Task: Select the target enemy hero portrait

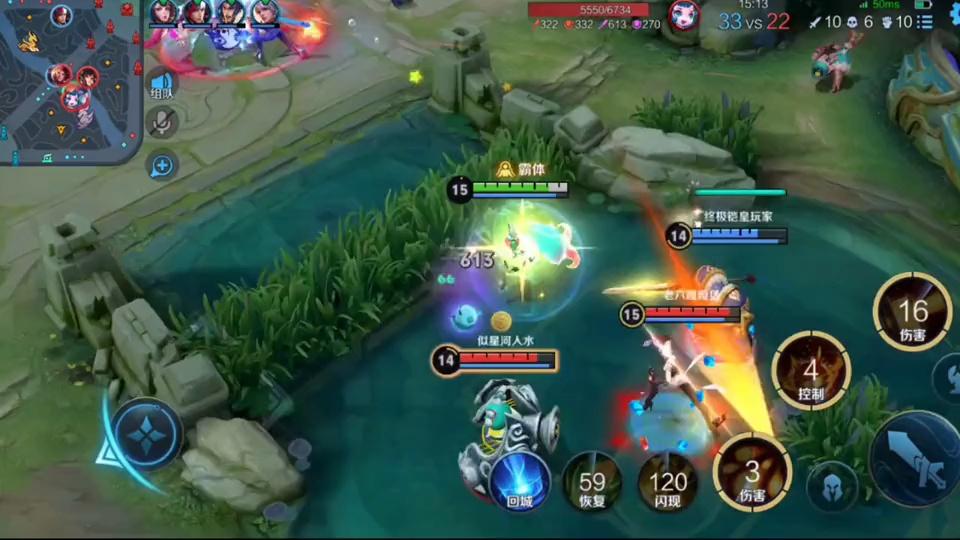Action: [x=683, y=15]
